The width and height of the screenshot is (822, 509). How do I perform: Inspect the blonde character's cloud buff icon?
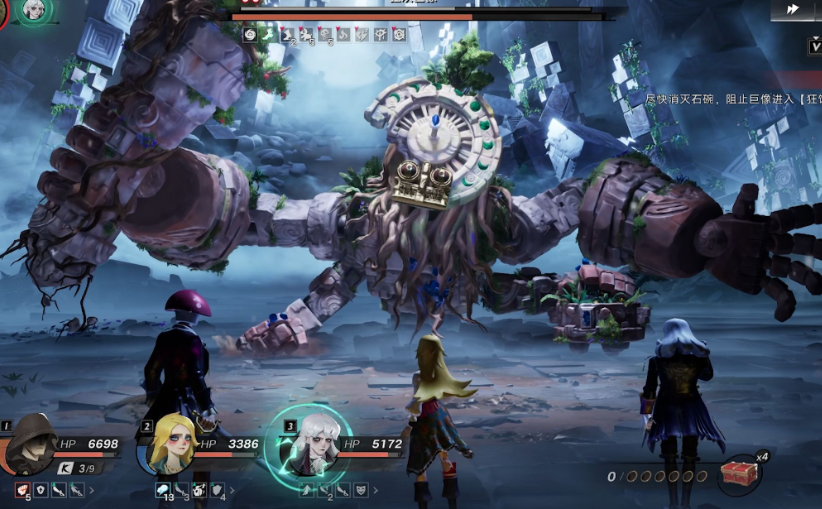tap(163, 490)
